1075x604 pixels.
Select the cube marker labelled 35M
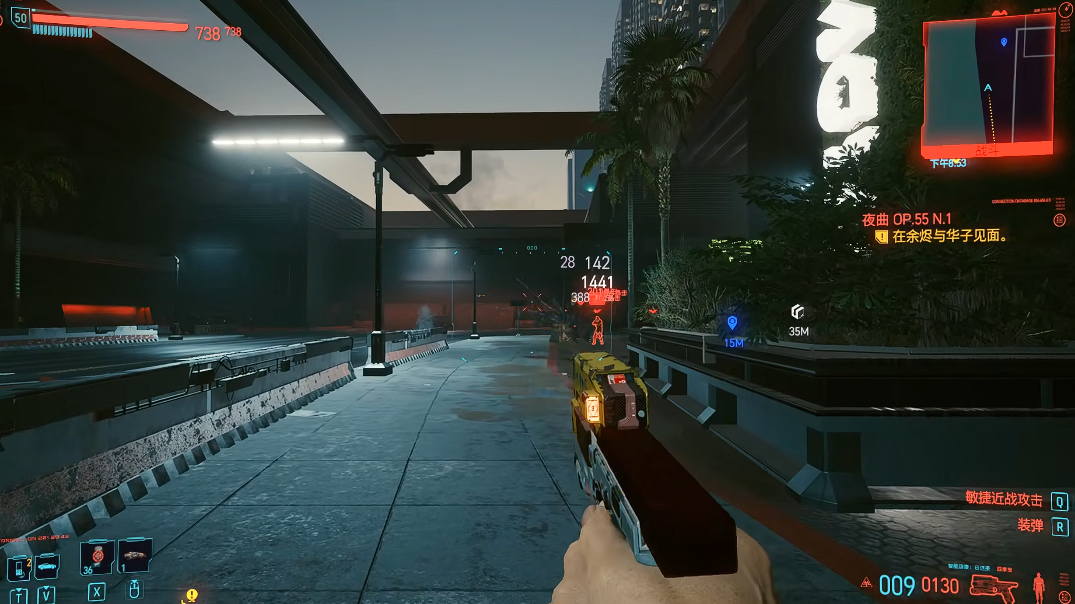pyautogui.click(x=797, y=312)
